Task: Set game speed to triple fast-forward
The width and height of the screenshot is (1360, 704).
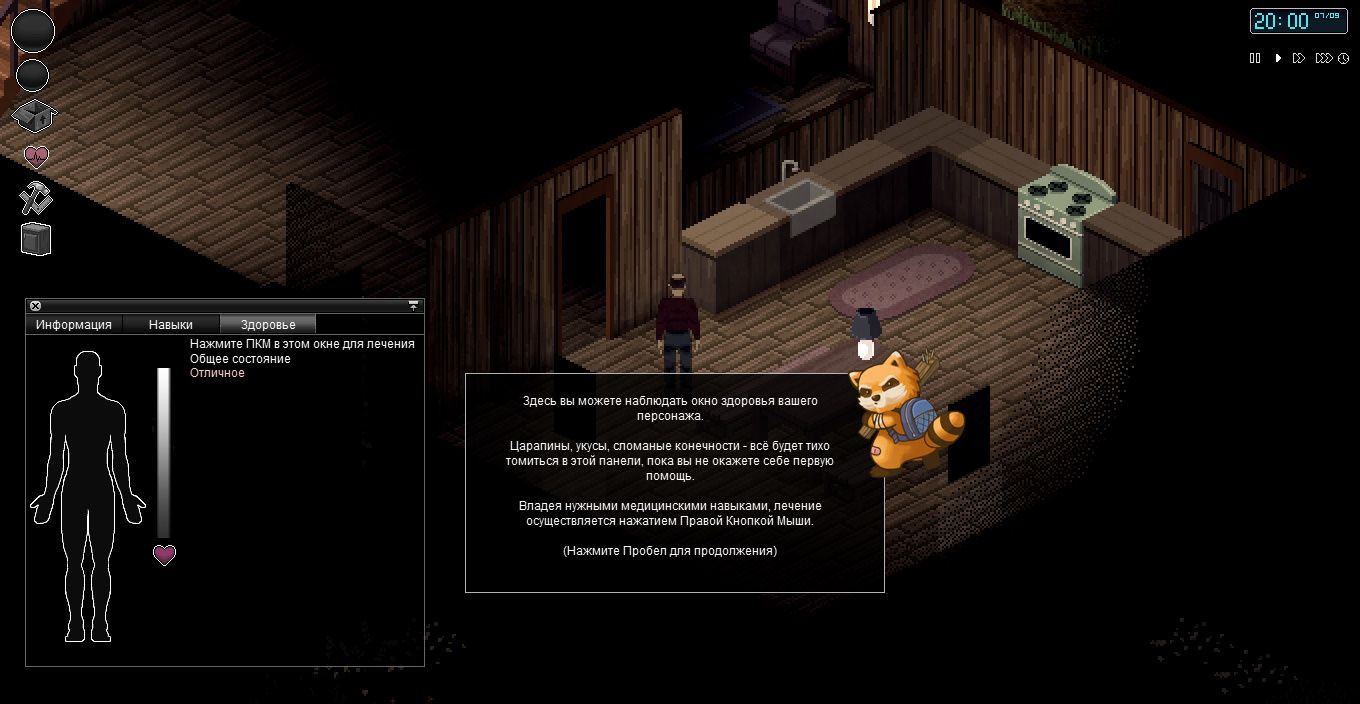Action: tap(1322, 58)
